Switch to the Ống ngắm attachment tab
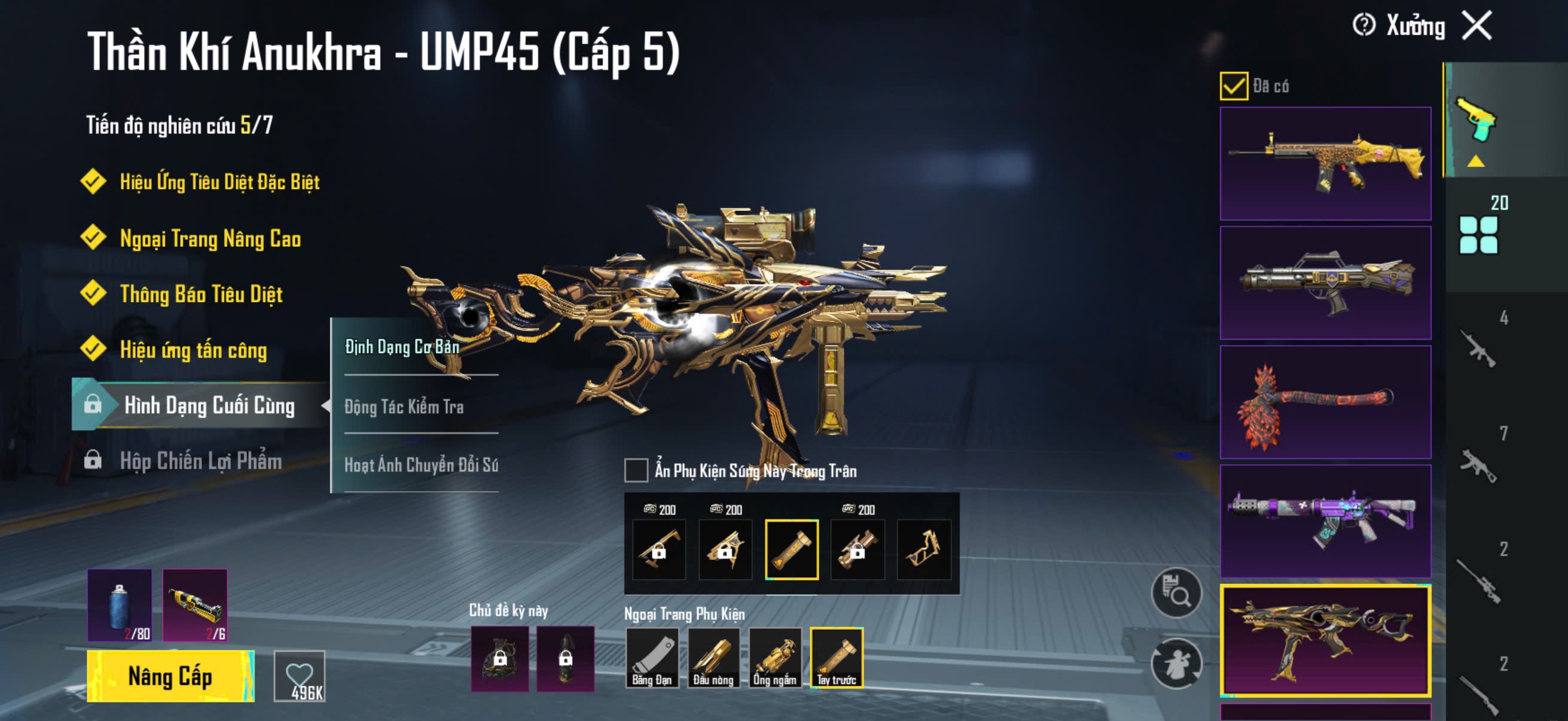 pyautogui.click(x=775, y=657)
